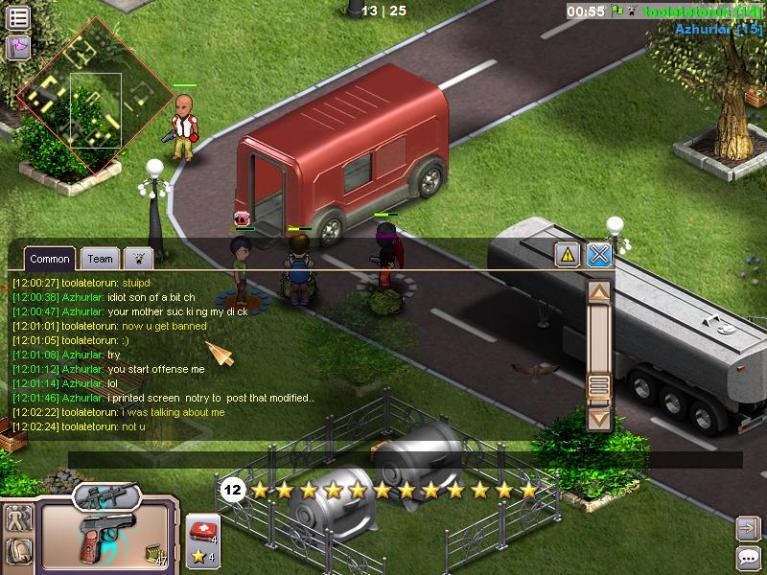Viewport: 767px width, 575px height.
Task: Open the small icon tab beside Team
Action: point(138,259)
